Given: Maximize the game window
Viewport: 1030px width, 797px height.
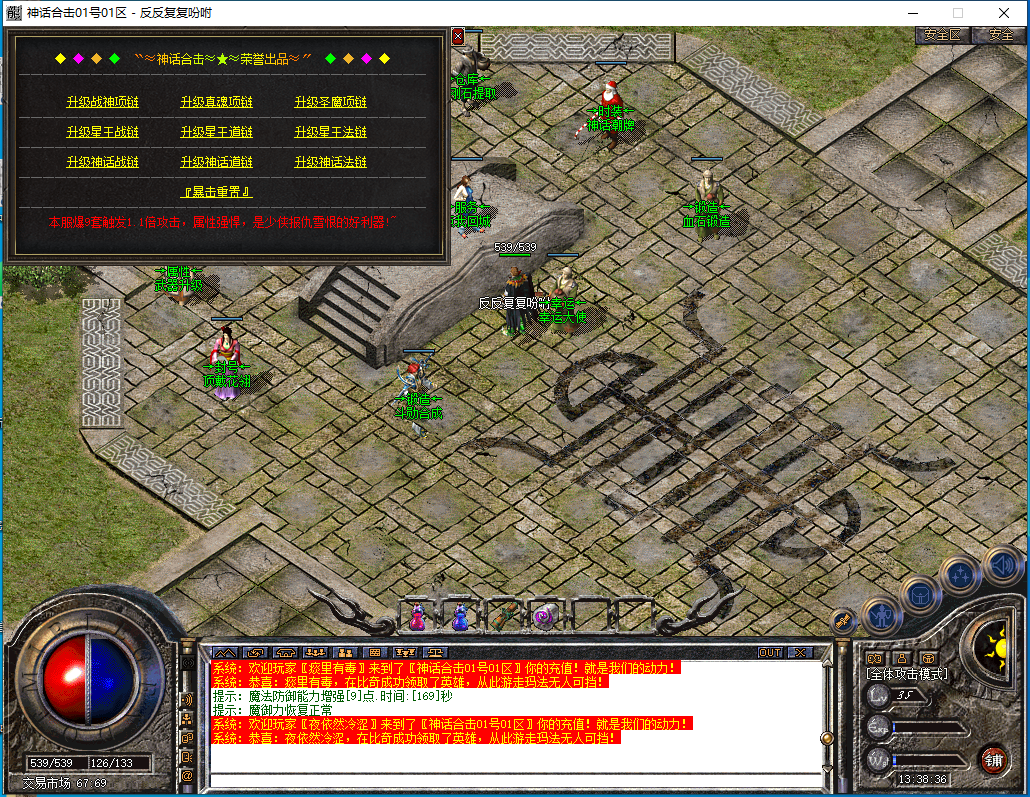Looking at the screenshot, I should [958, 13].
